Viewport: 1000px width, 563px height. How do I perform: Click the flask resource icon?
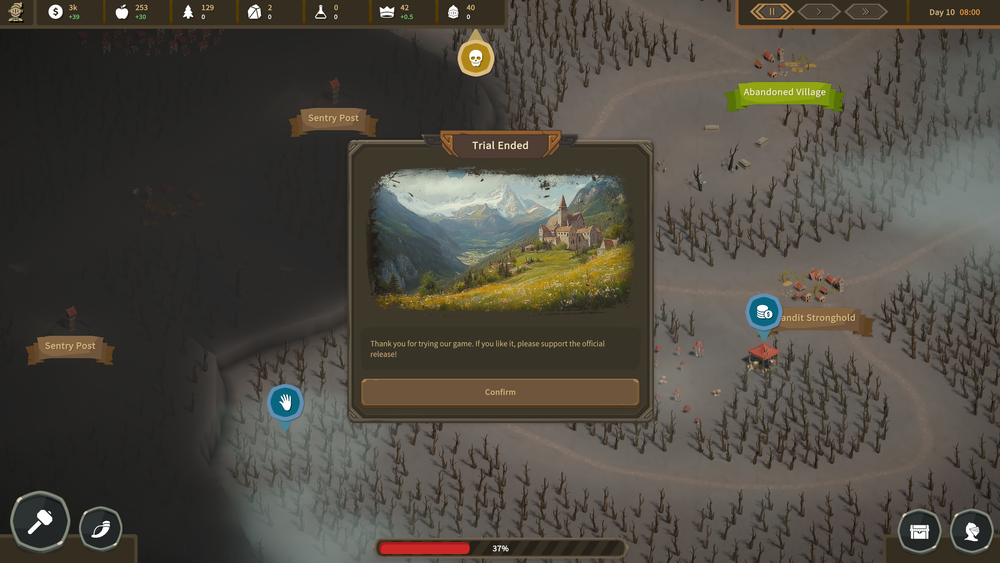coord(321,12)
